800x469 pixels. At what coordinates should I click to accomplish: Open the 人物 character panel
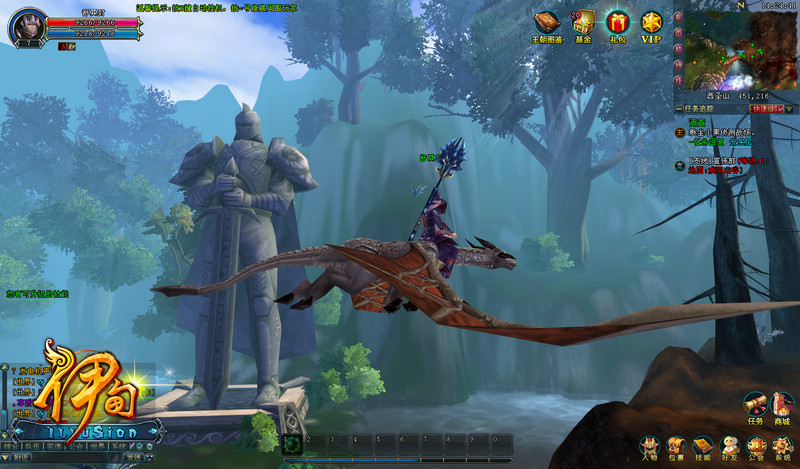[x=649, y=446]
